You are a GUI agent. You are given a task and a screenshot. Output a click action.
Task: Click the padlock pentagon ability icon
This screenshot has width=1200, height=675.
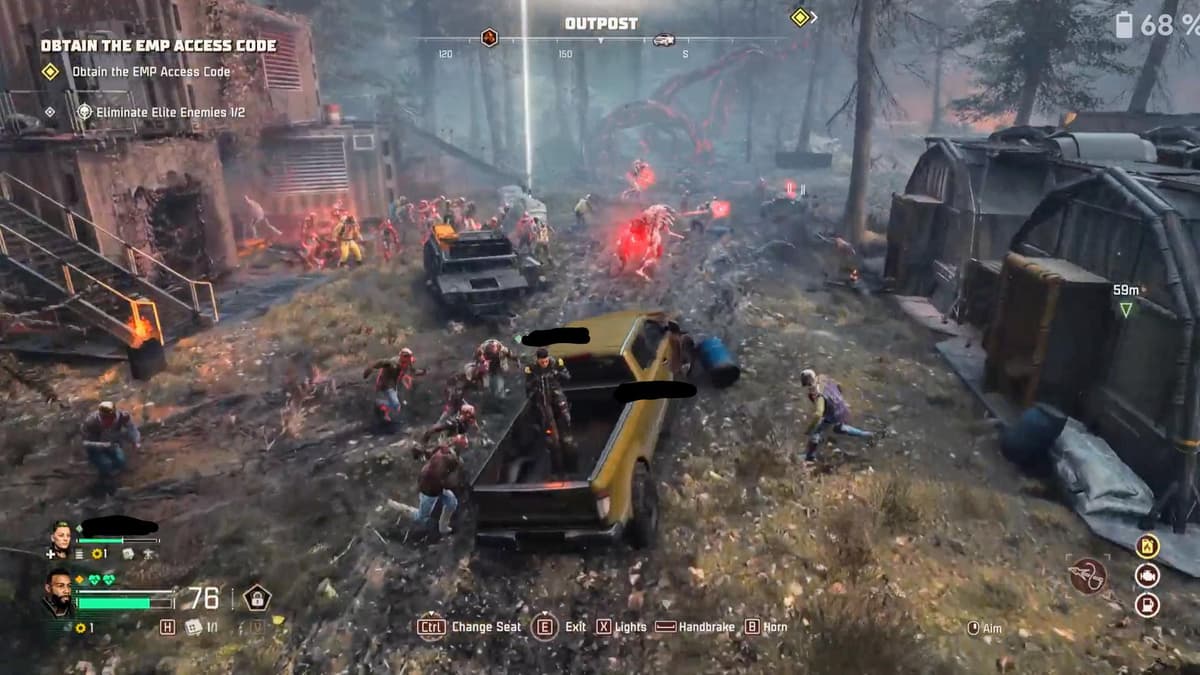257,598
